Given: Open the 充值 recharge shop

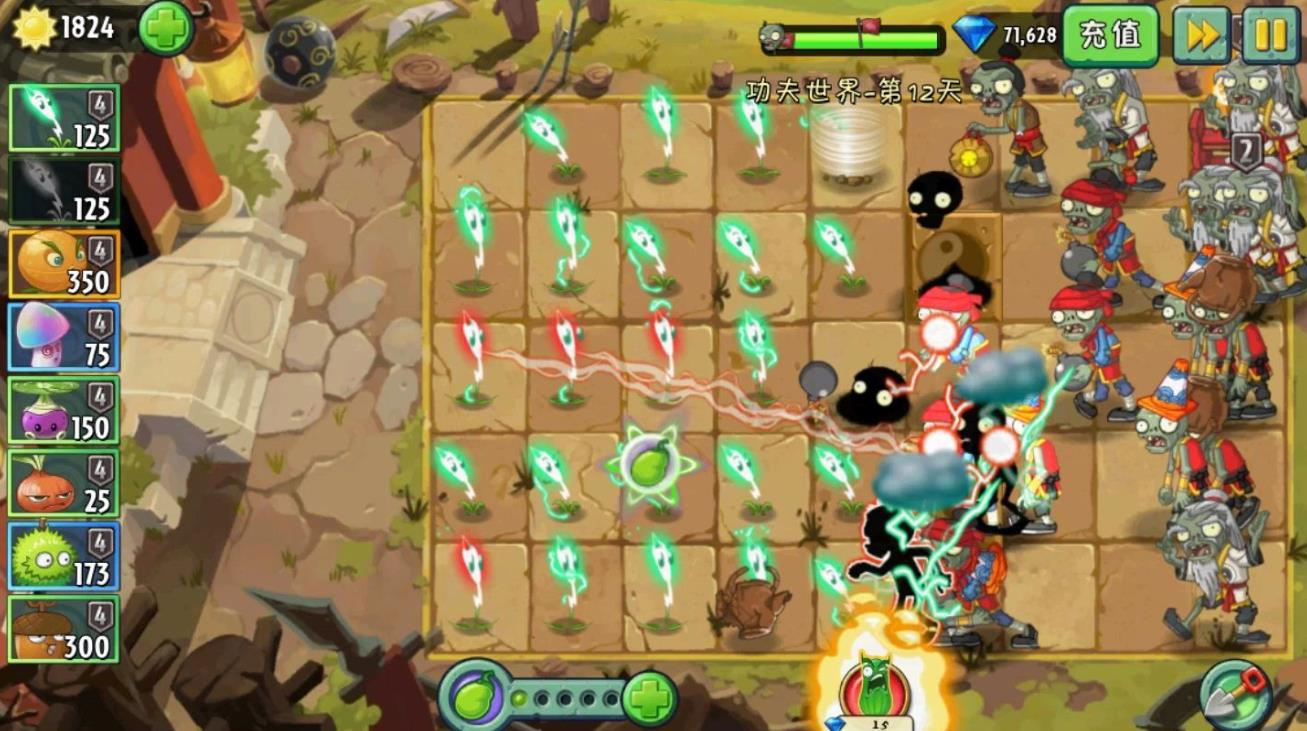Looking at the screenshot, I should click(x=1110, y=35).
